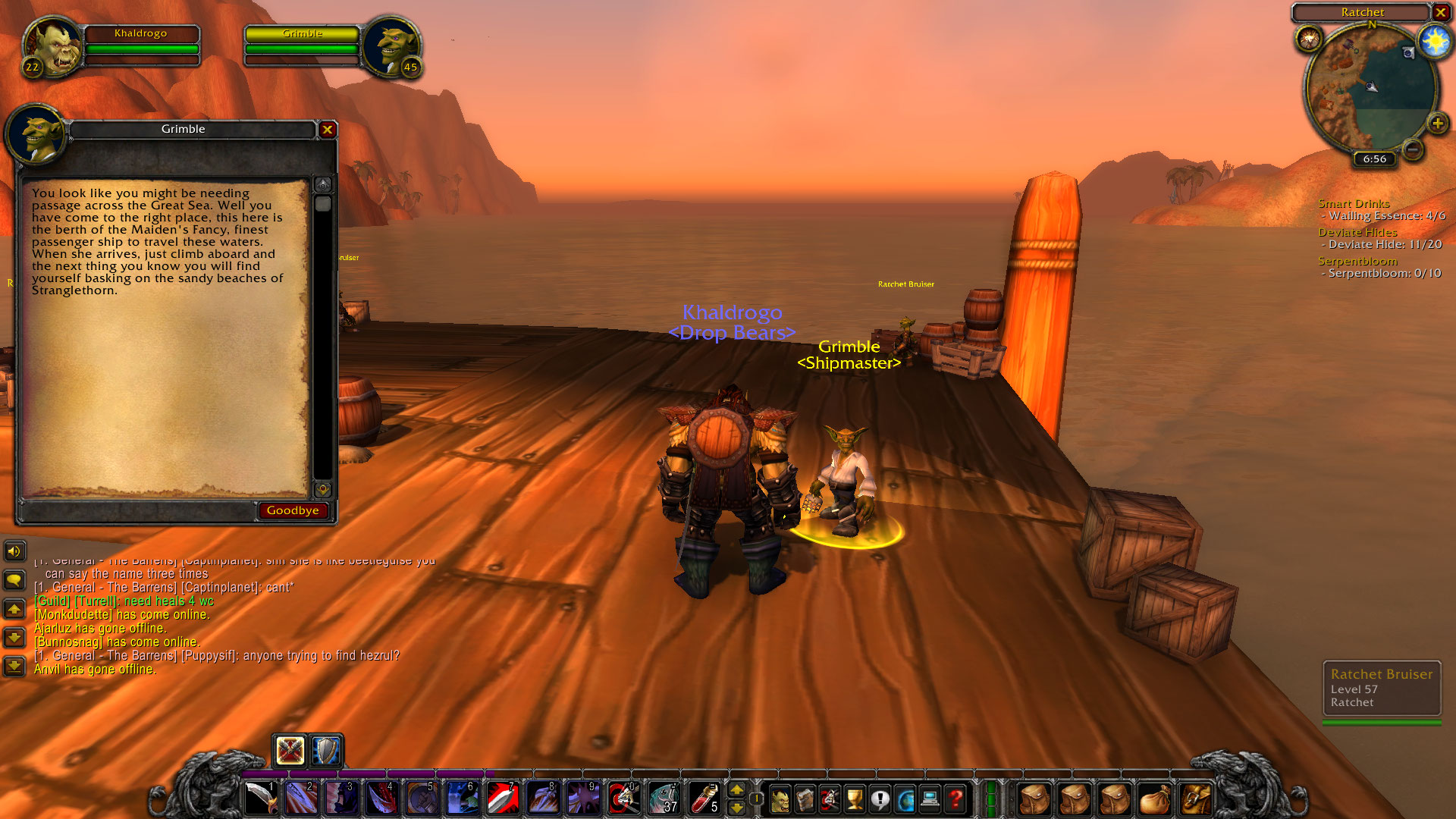Open the Quest Log golden cup micro icon

[x=855, y=797]
